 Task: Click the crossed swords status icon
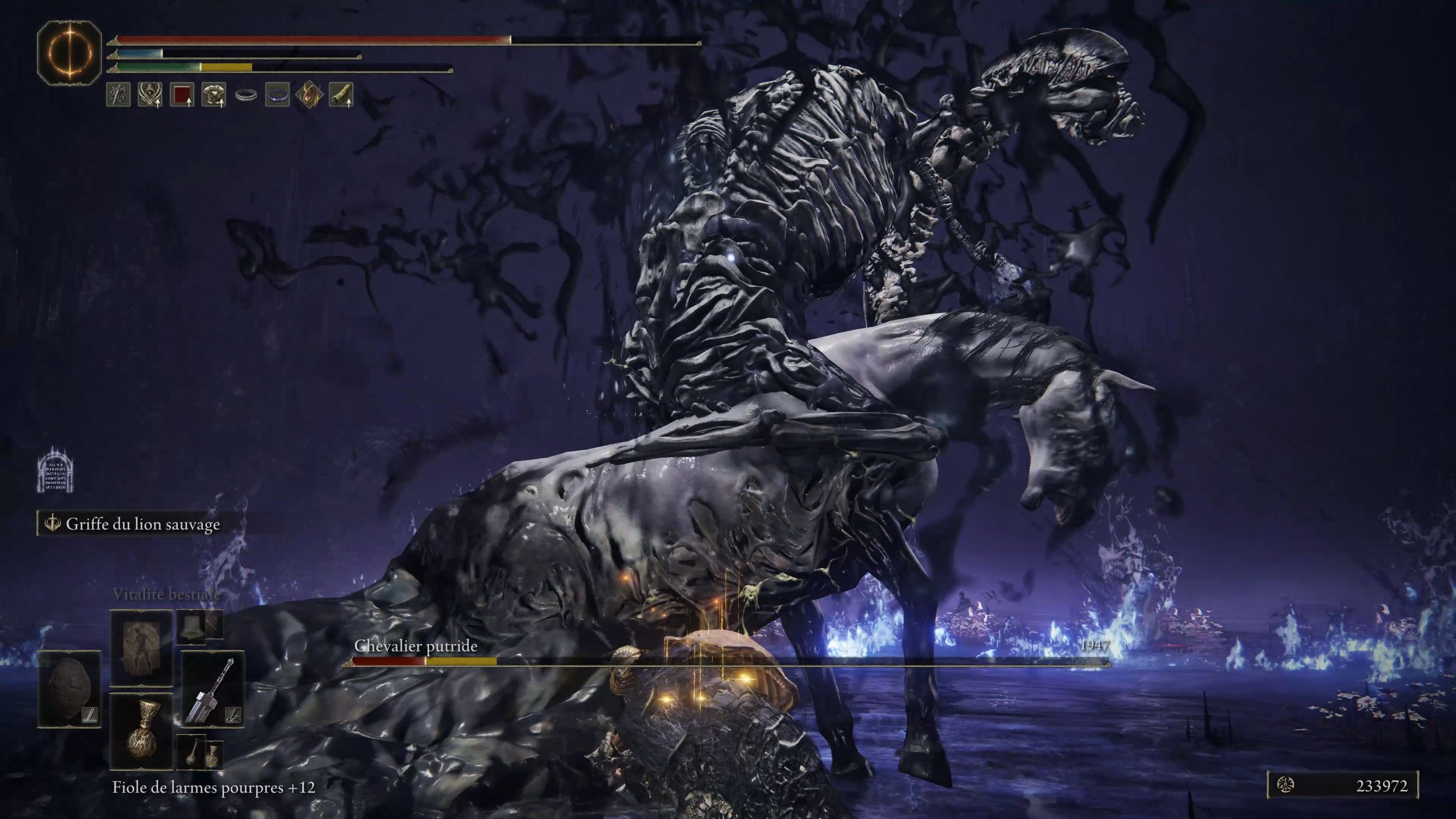click(x=119, y=94)
